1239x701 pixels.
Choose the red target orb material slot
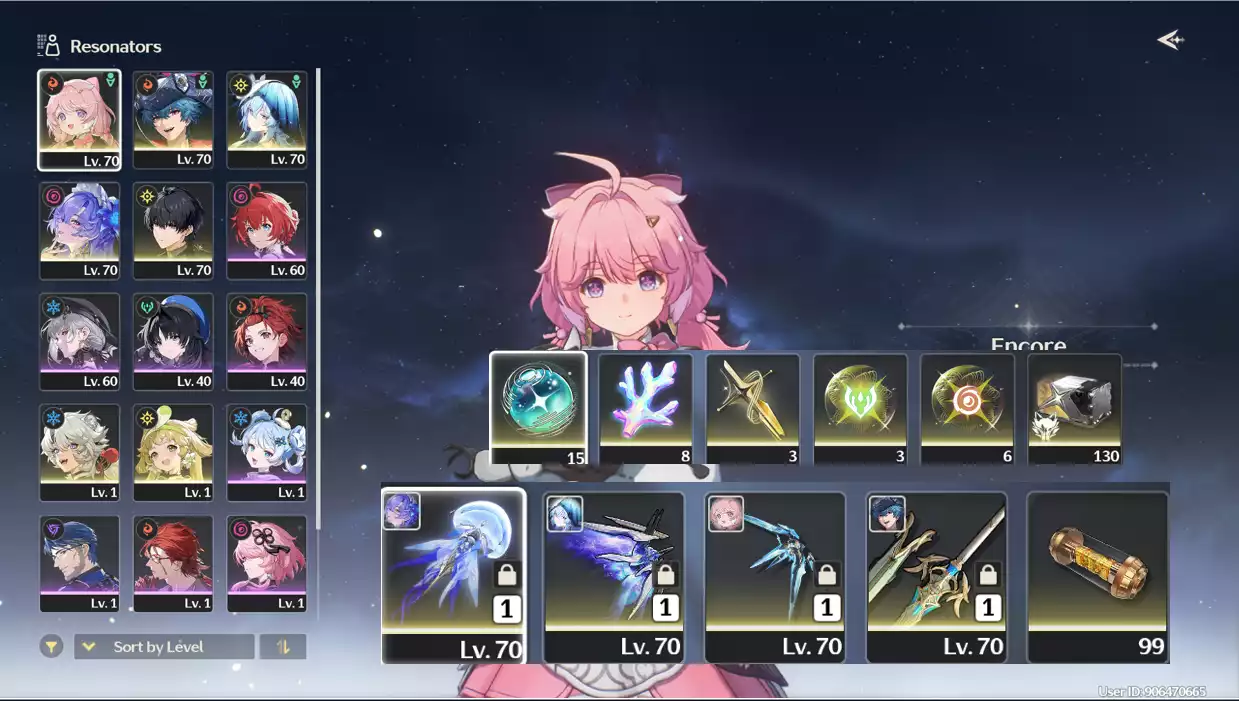(967, 408)
